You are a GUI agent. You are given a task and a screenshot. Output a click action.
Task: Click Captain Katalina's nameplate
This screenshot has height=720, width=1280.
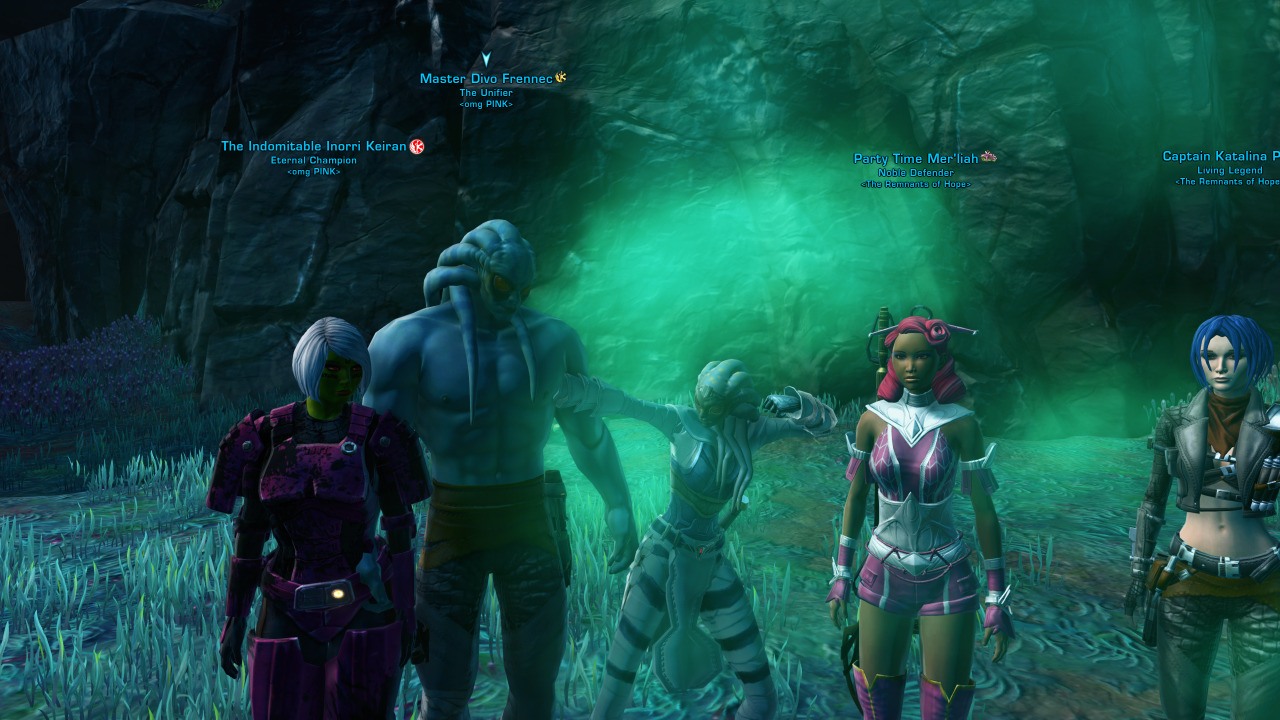(x=1221, y=157)
